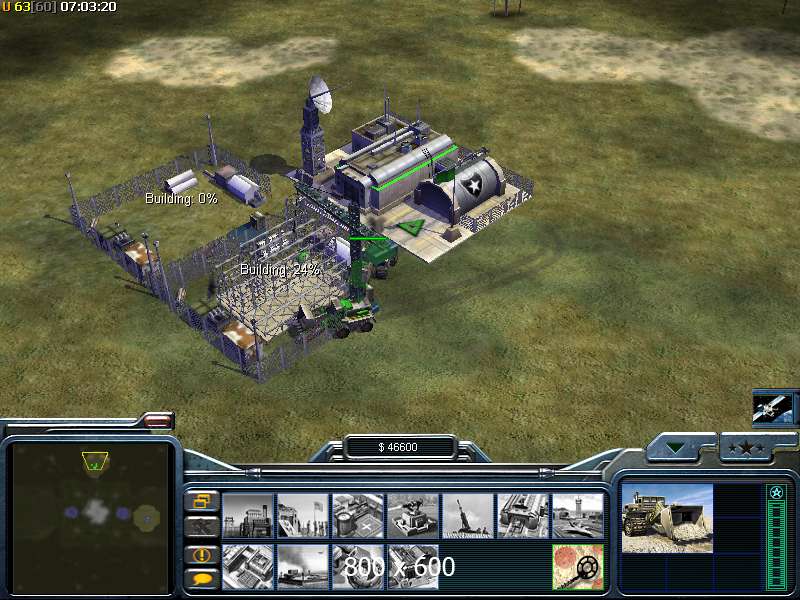Click the orange exclamation mark button
Image resolution: width=800 pixels, height=600 pixels.
[201, 554]
